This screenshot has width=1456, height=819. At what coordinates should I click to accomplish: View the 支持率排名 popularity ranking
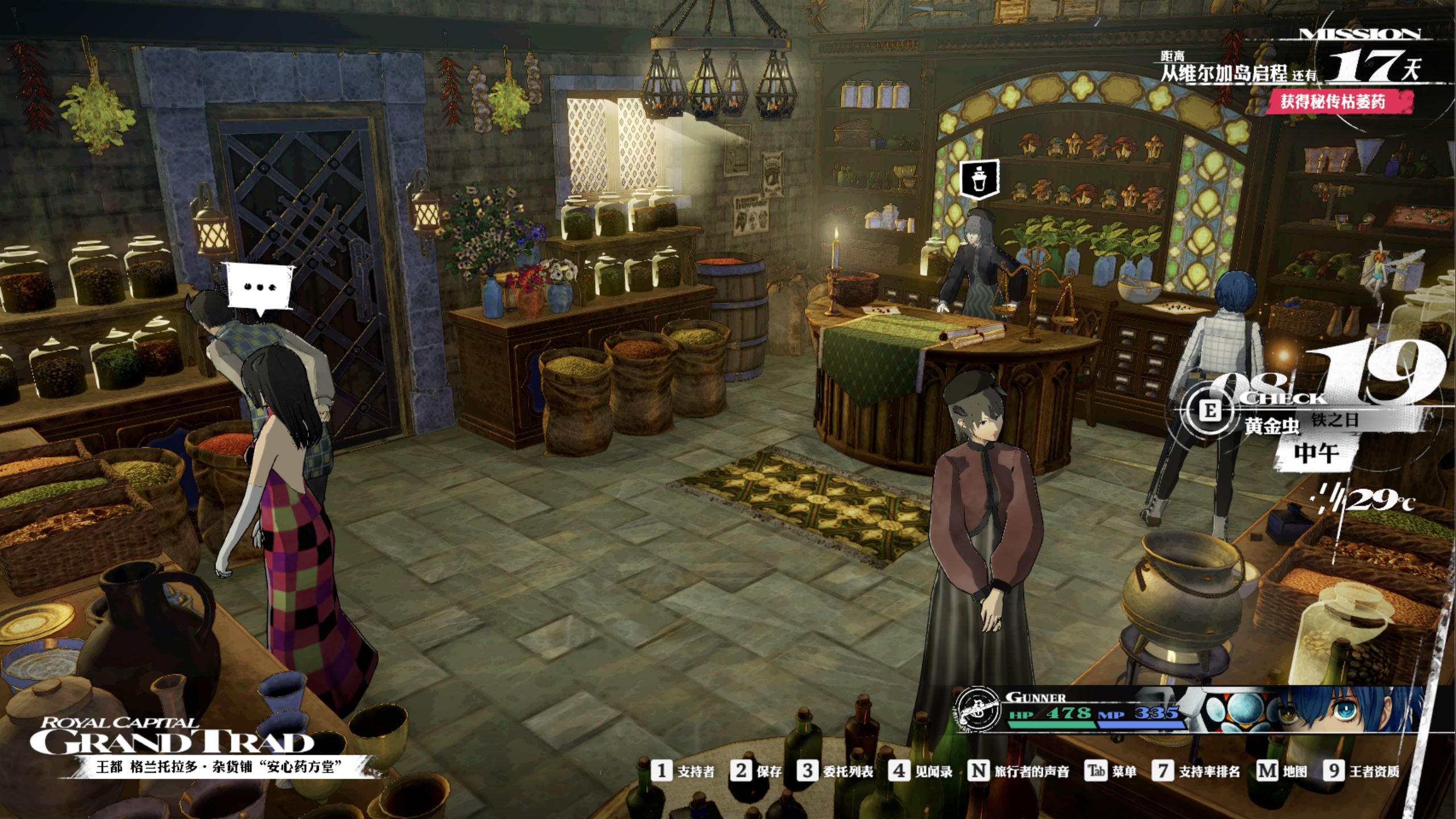tap(1196, 771)
